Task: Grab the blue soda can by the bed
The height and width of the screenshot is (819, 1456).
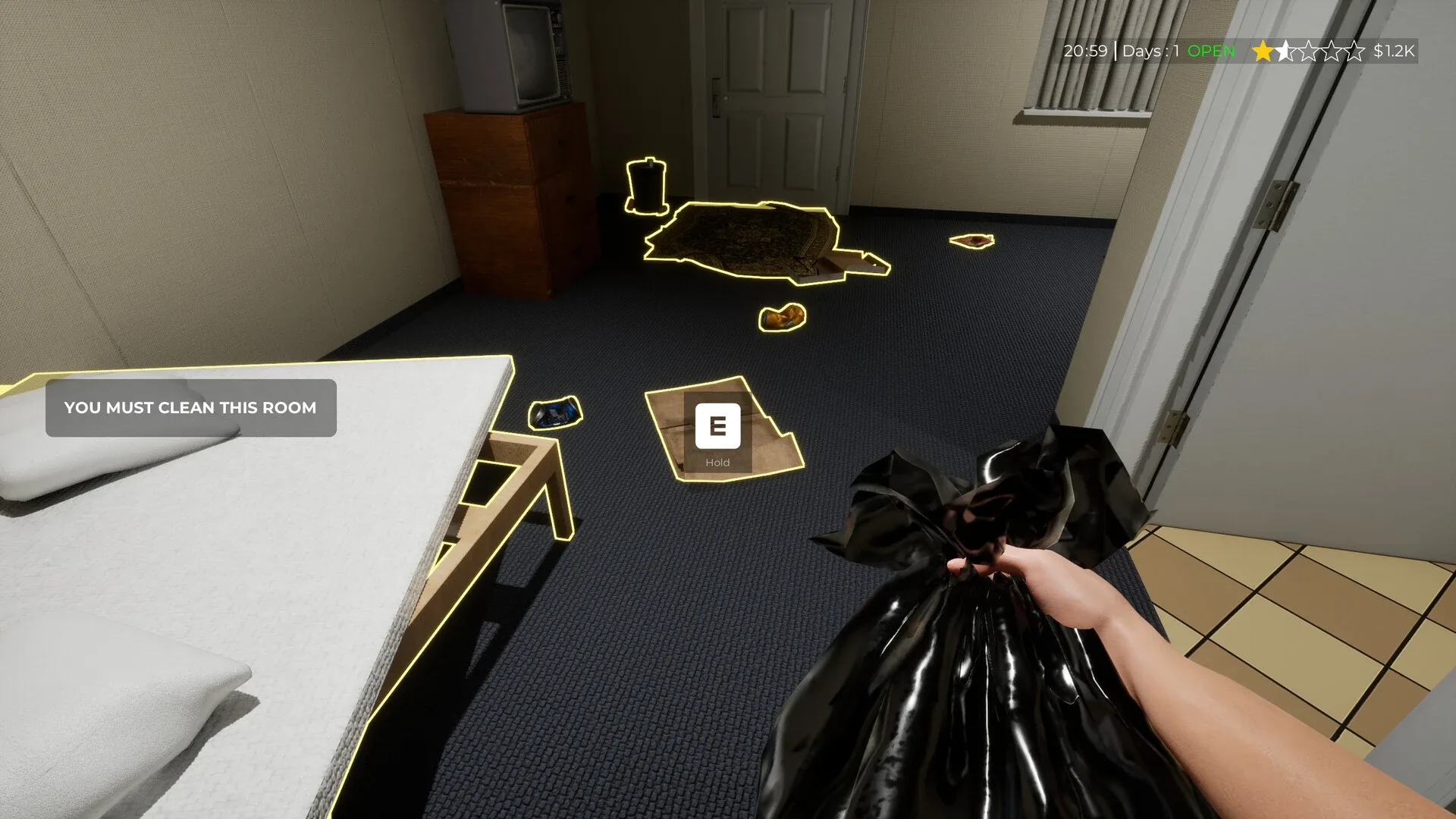Action: click(554, 413)
